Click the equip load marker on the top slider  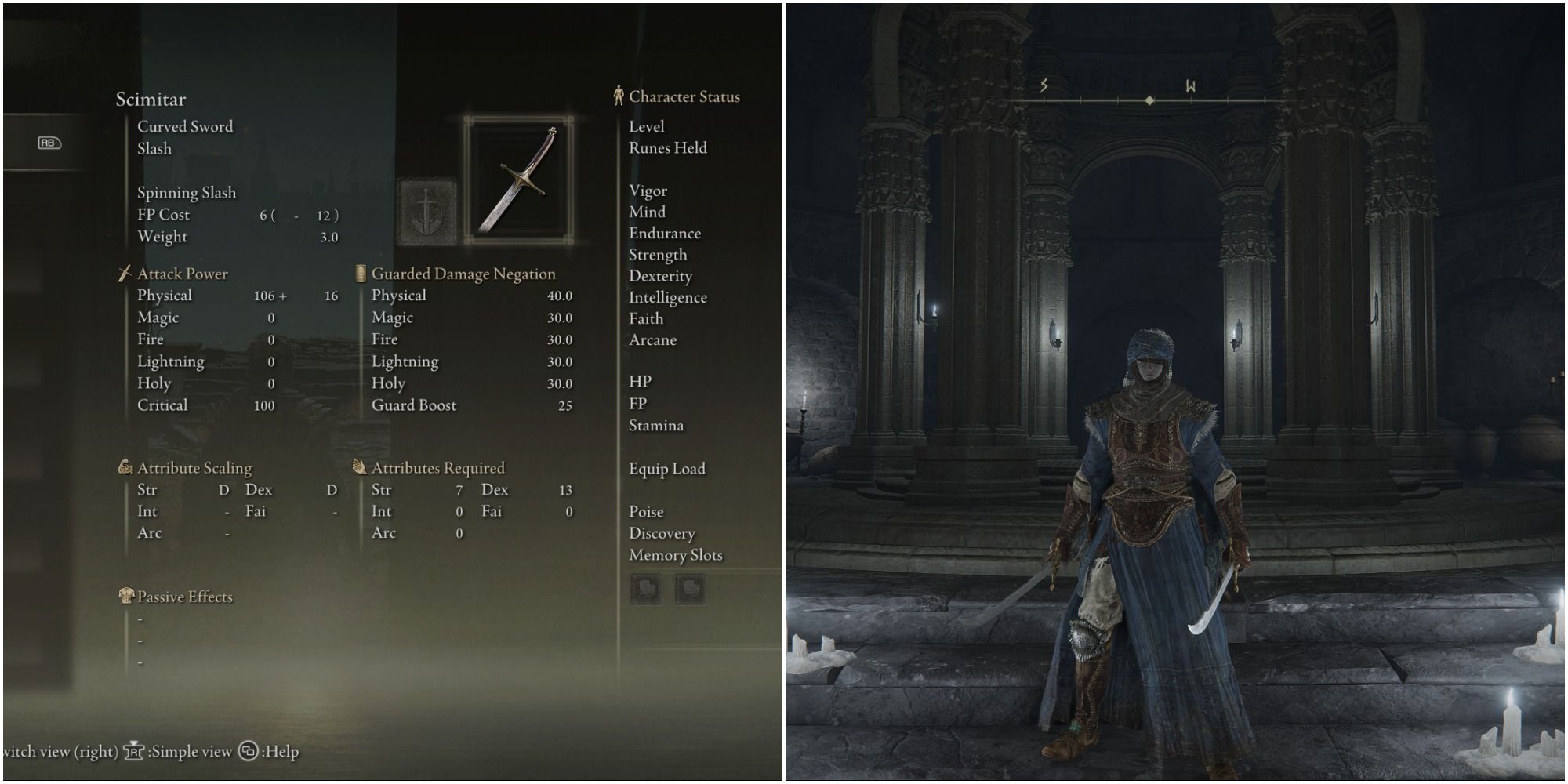point(1148,100)
